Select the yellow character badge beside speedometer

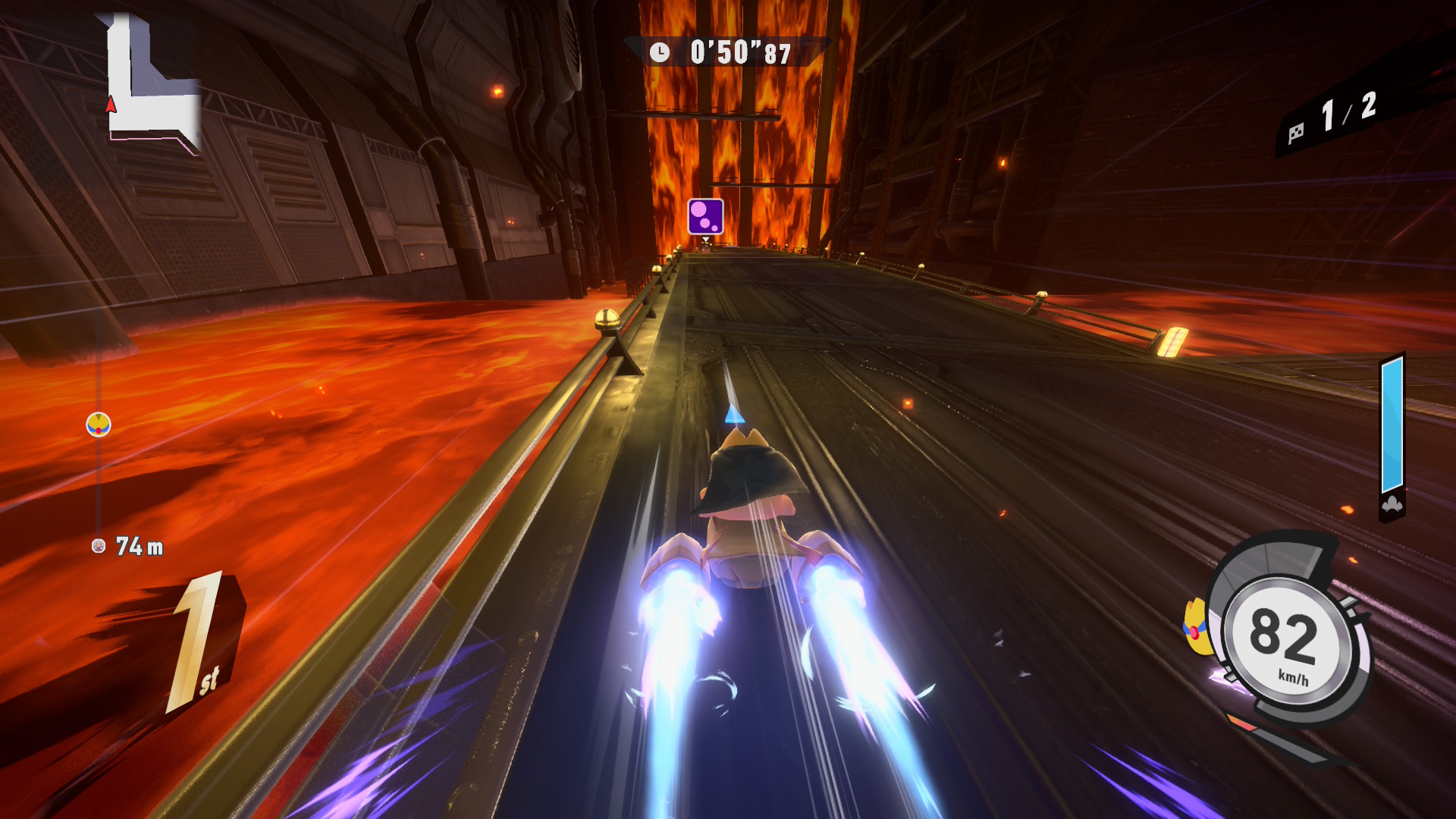pos(1196,626)
